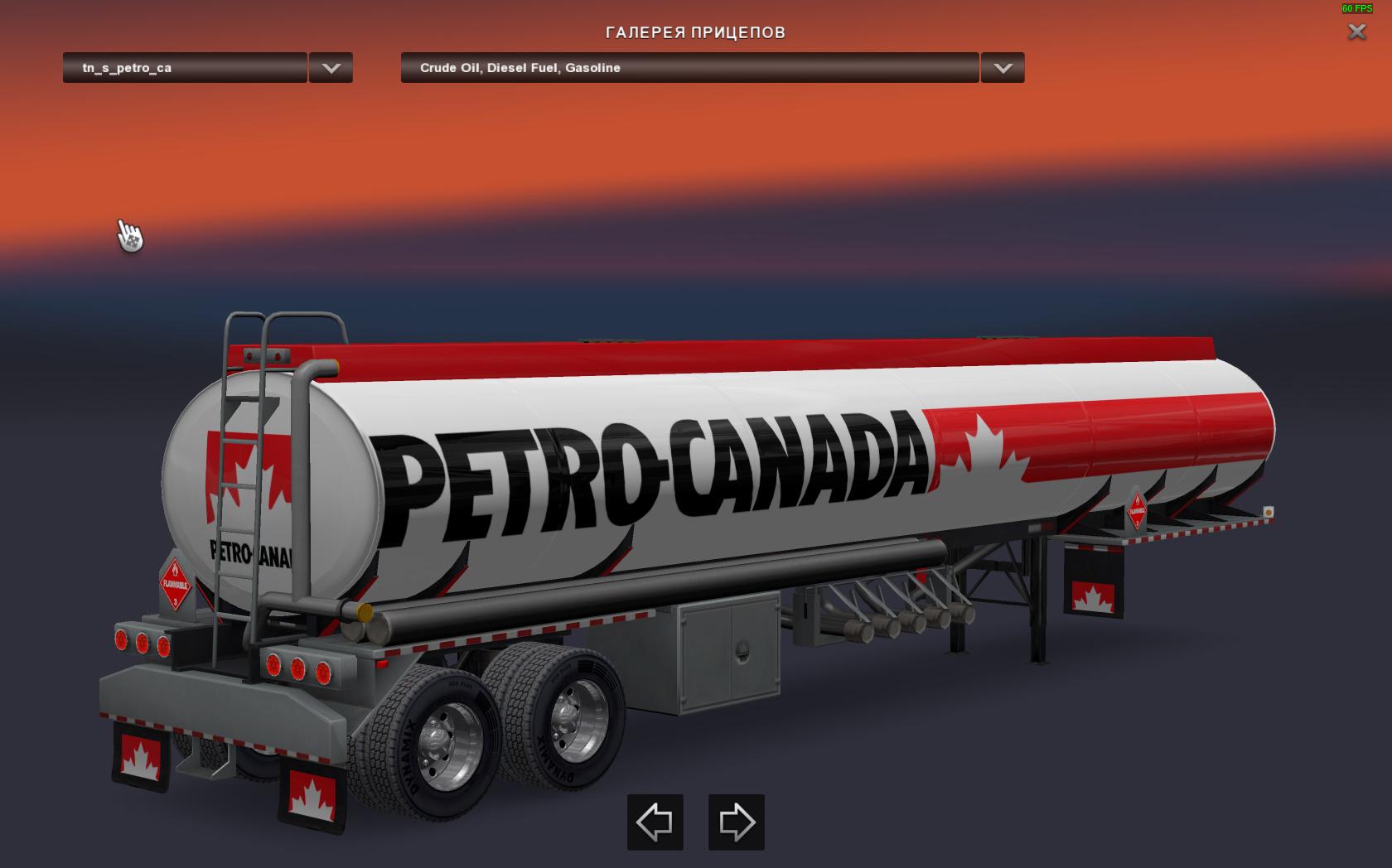Screen dimensions: 1392x868
Task: Open the Crude Oil, Diesel Fuel, Gasoline cargo dropdown
Action: tap(689, 68)
